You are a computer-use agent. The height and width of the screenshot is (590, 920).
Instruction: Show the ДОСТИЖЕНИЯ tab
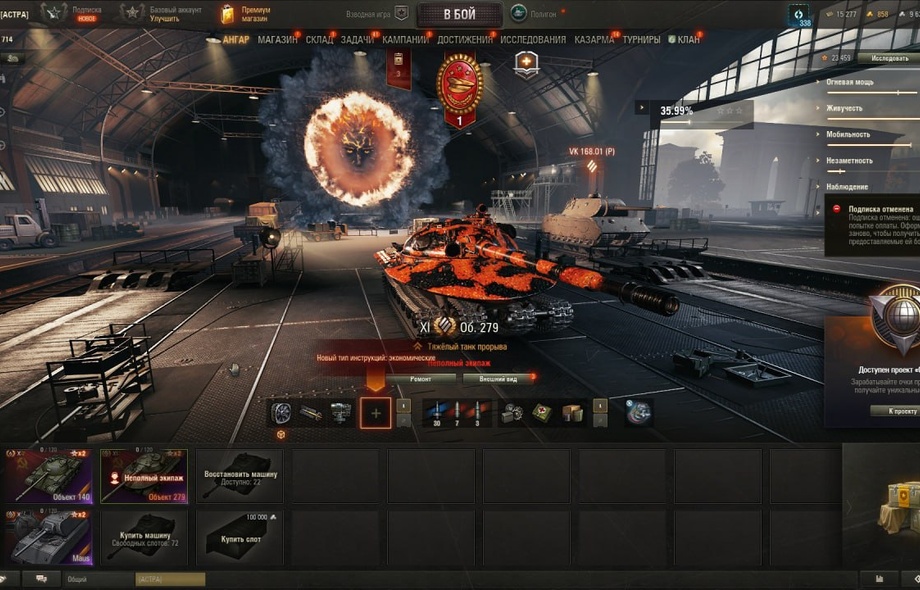click(464, 40)
